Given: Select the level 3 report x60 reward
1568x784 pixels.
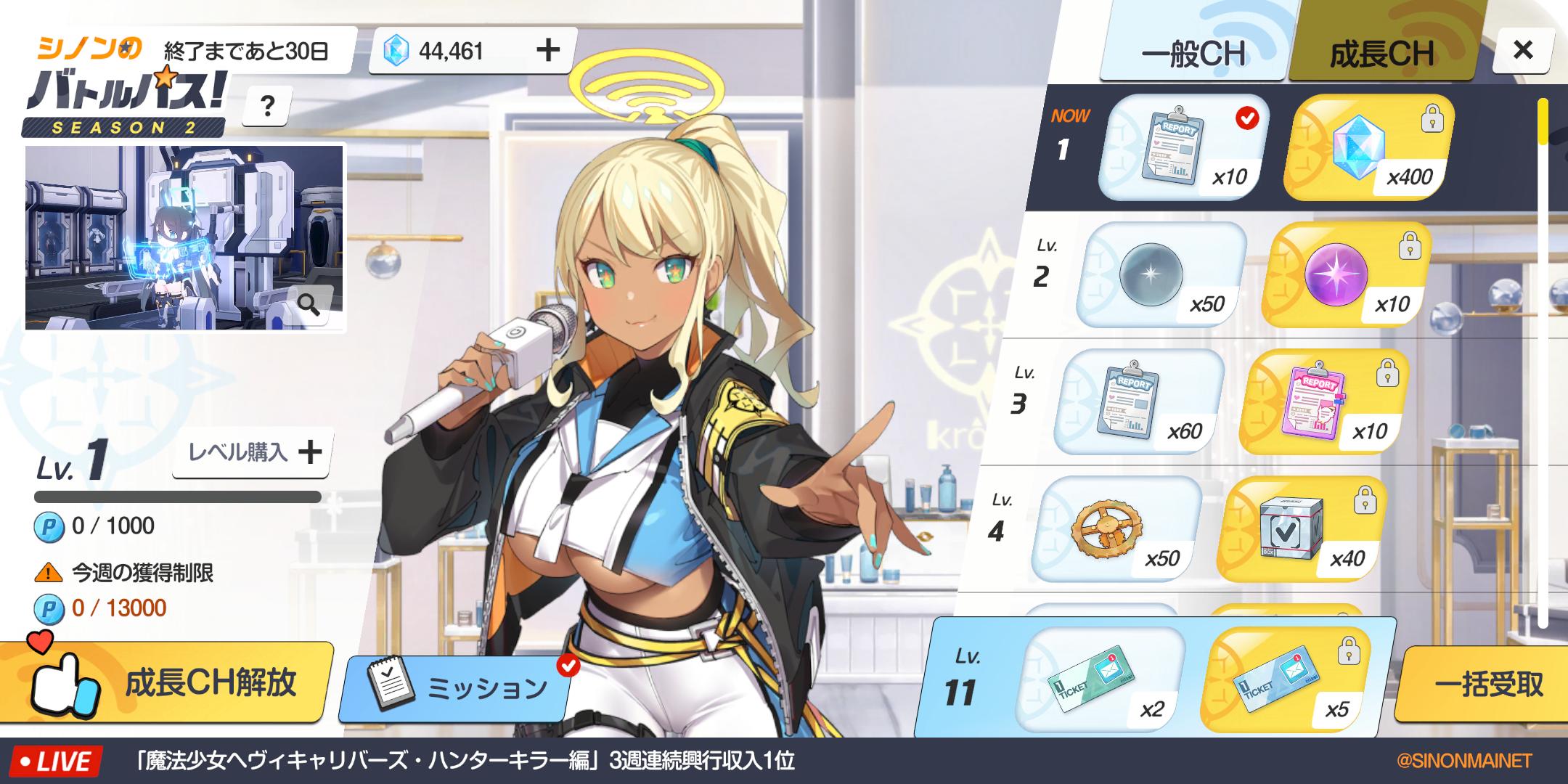Looking at the screenshot, I should point(1140,402).
